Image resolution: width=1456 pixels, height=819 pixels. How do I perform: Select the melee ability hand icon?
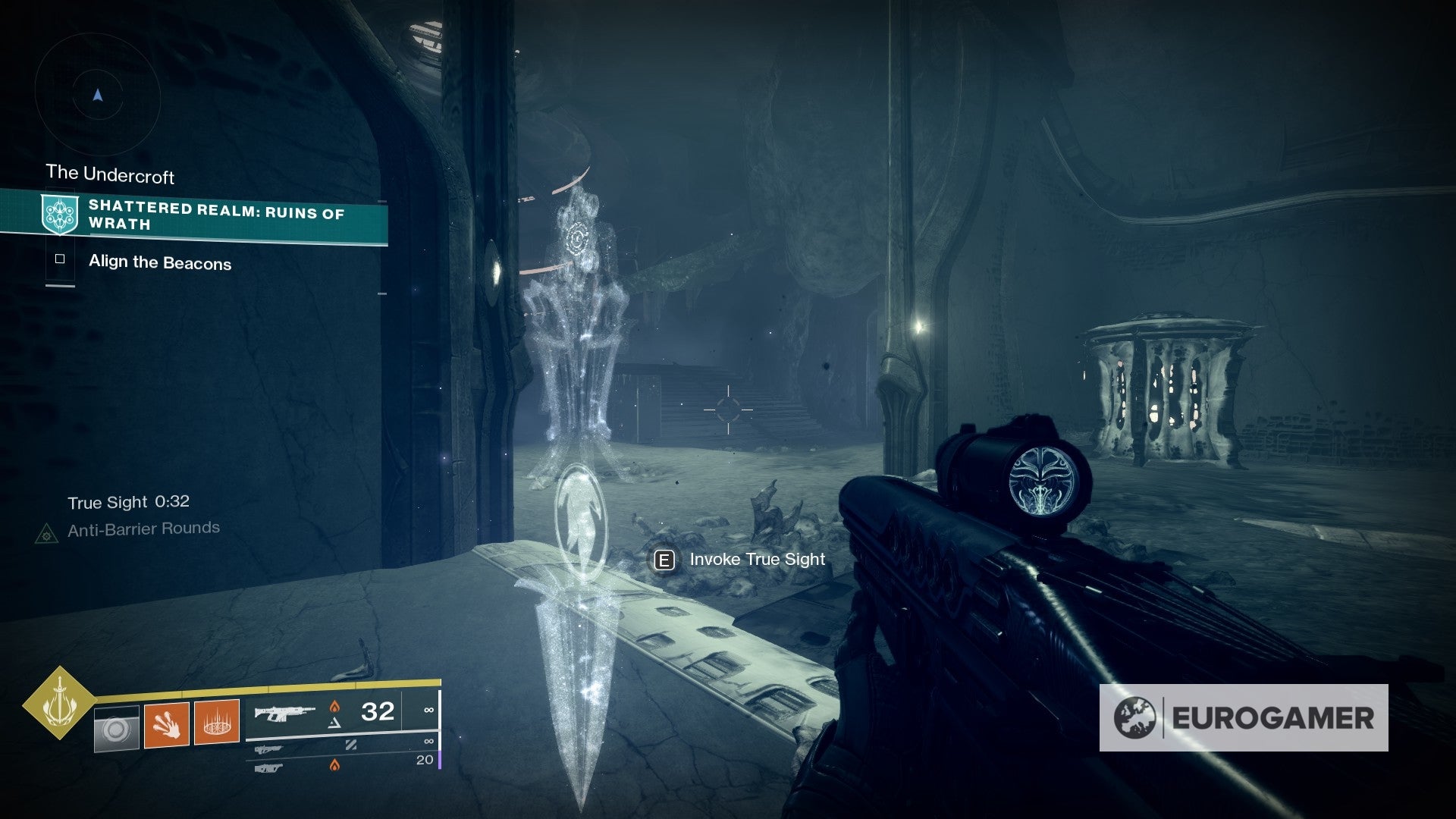pyautogui.click(x=167, y=723)
